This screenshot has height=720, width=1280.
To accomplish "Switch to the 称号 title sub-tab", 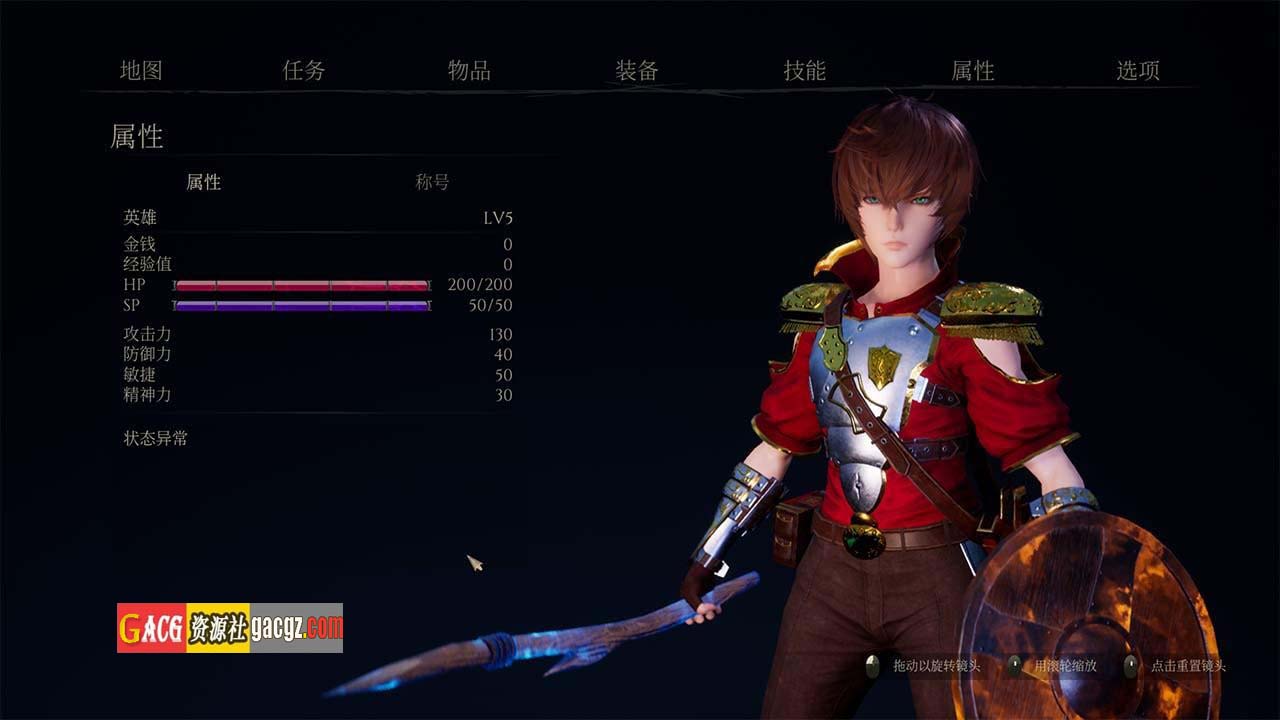I will (432, 182).
